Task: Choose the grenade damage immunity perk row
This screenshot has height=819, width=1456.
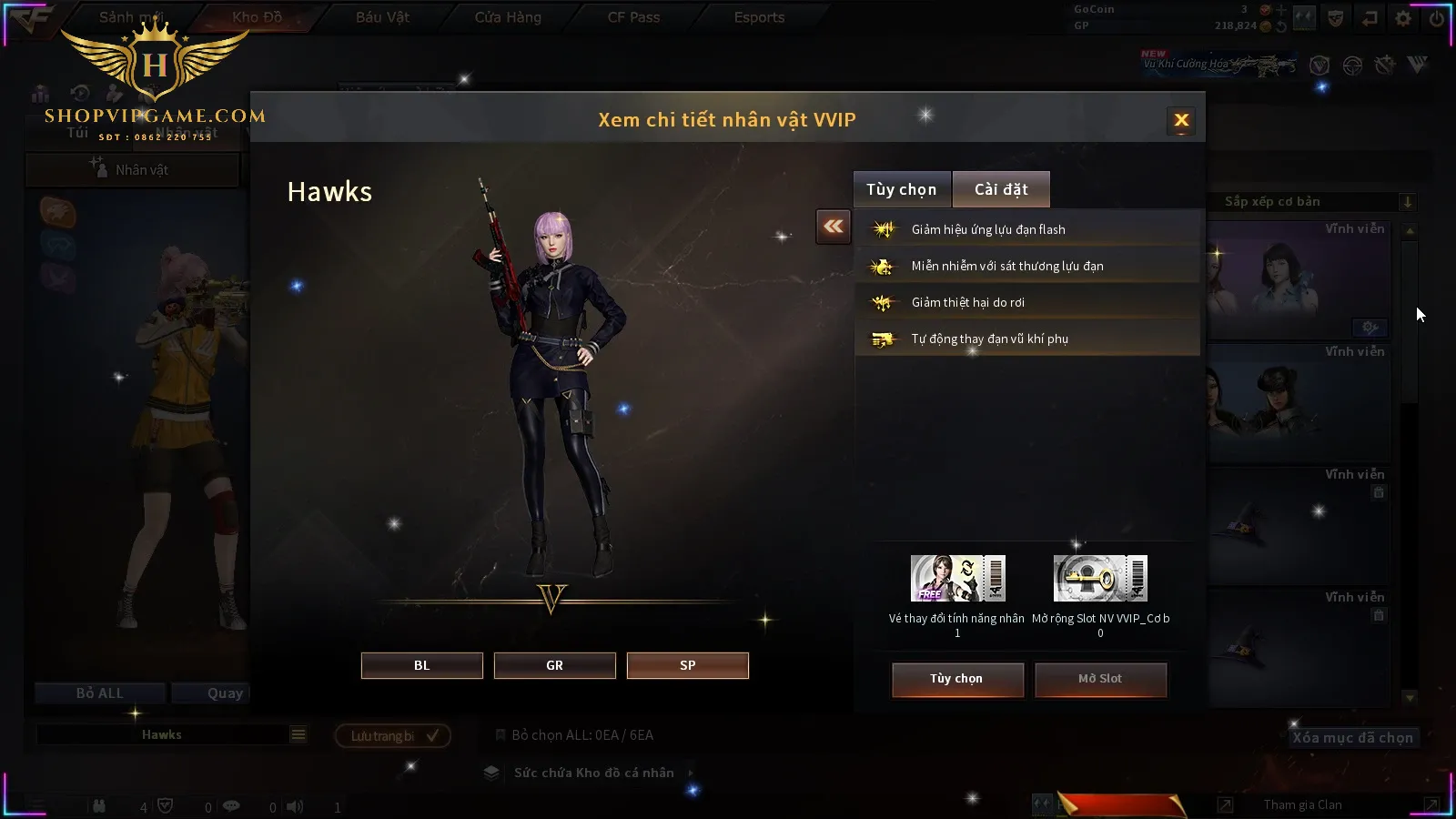Action: click(x=1026, y=266)
